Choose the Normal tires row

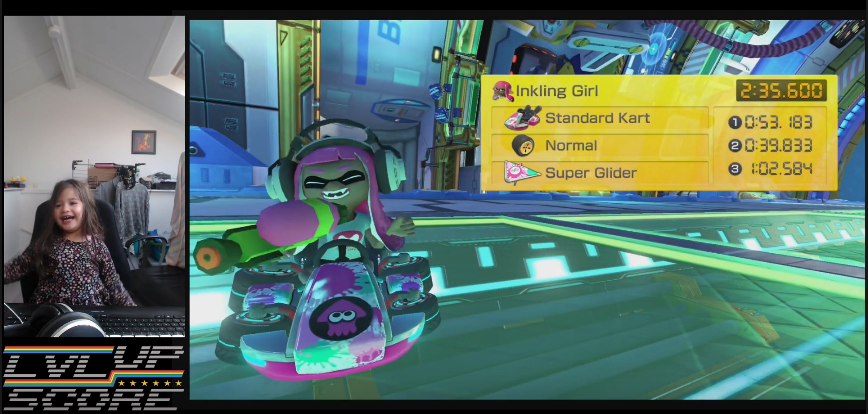[598, 146]
